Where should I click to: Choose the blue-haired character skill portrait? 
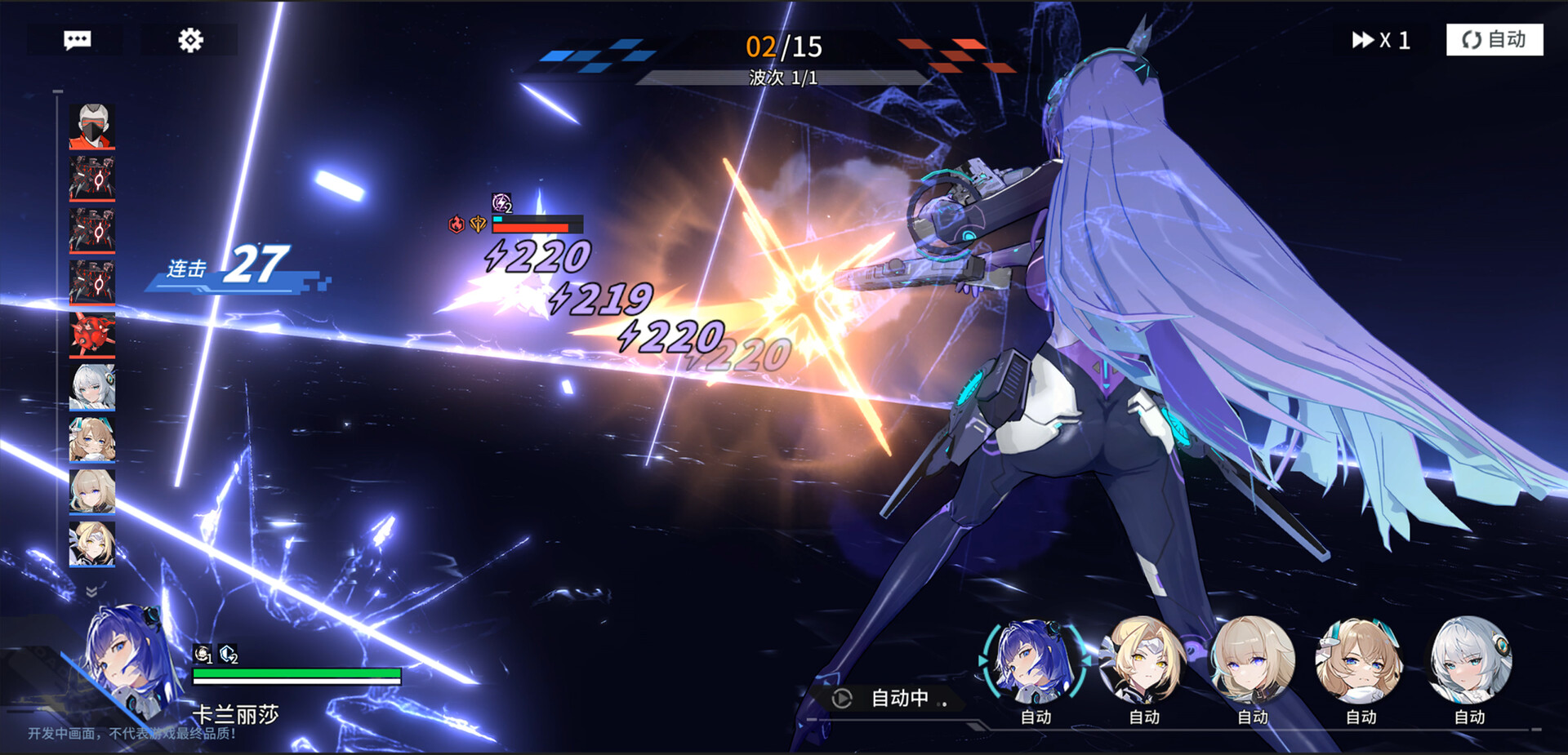tap(1035, 661)
